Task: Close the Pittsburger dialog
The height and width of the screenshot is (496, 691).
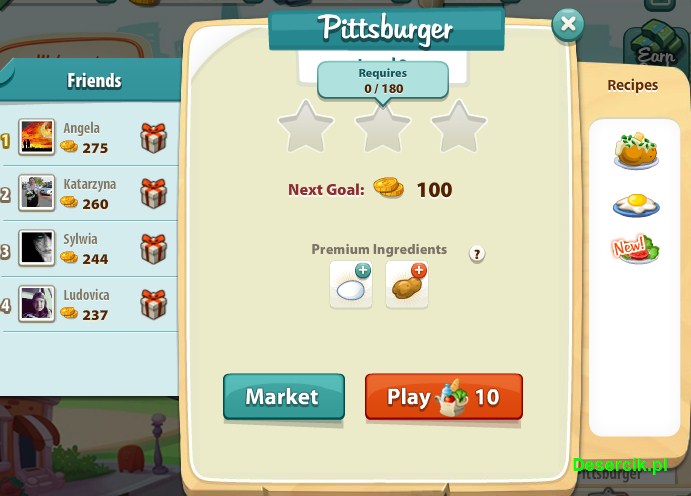Action: pos(568,24)
